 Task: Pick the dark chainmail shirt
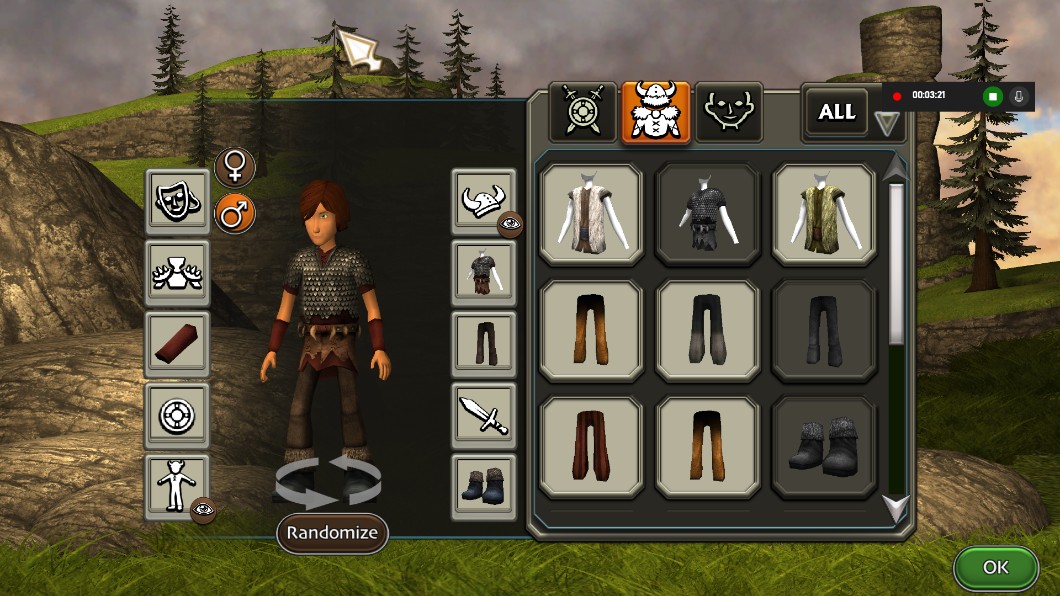coord(707,214)
